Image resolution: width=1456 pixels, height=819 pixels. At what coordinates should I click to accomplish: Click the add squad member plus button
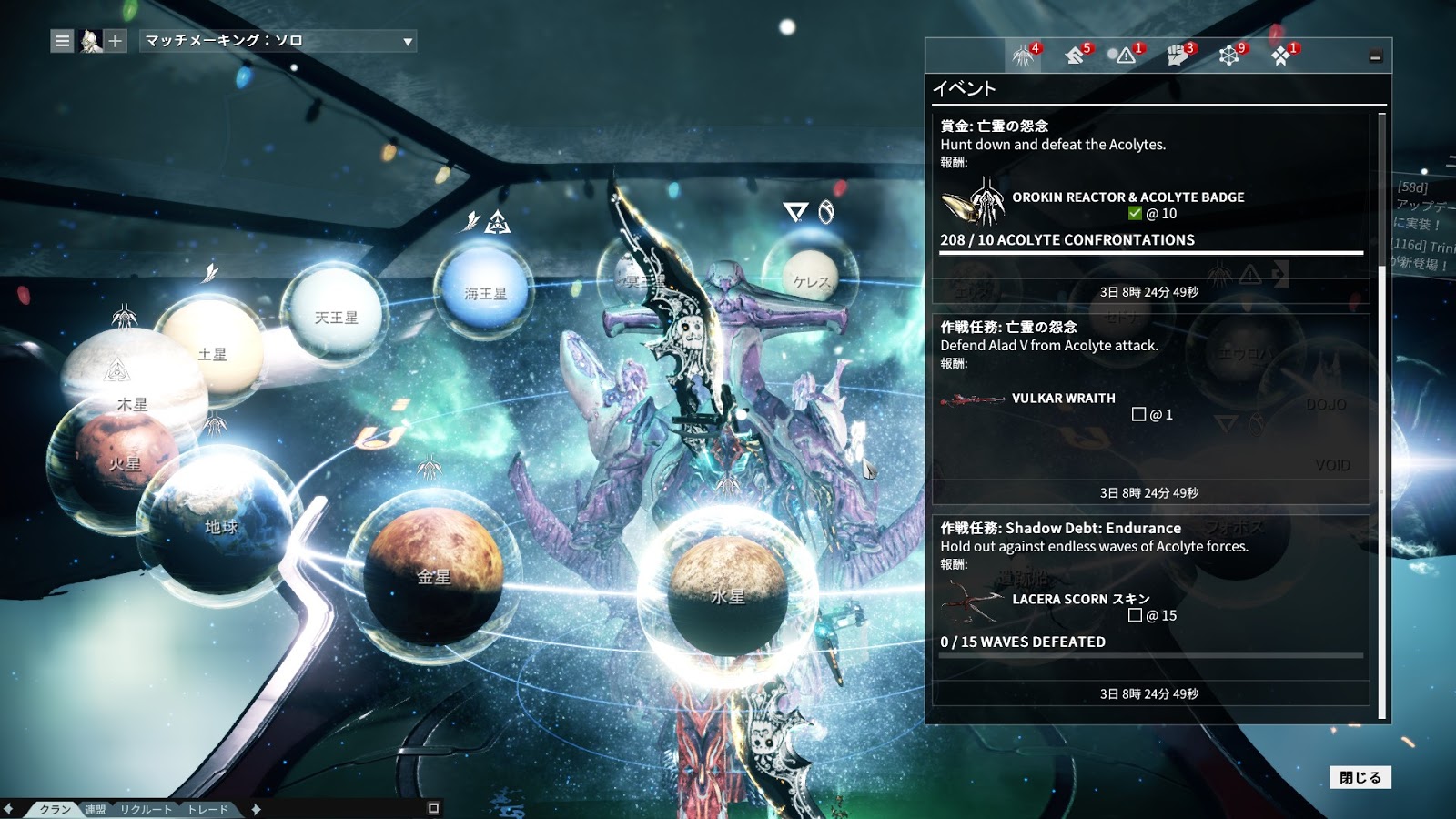tap(115, 41)
